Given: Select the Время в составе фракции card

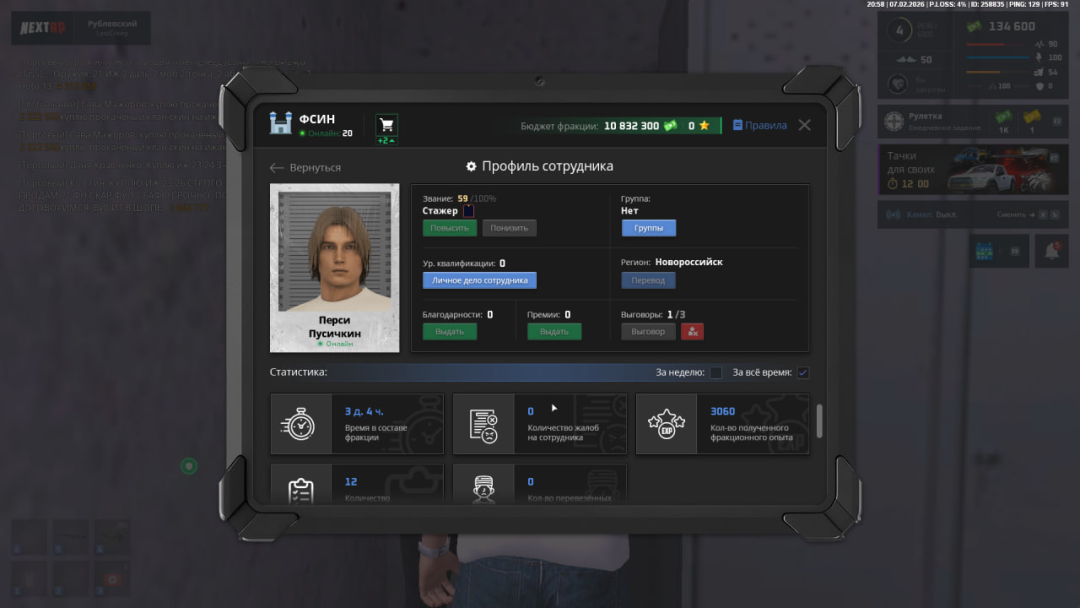Looking at the screenshot, I should click(357, 424).
